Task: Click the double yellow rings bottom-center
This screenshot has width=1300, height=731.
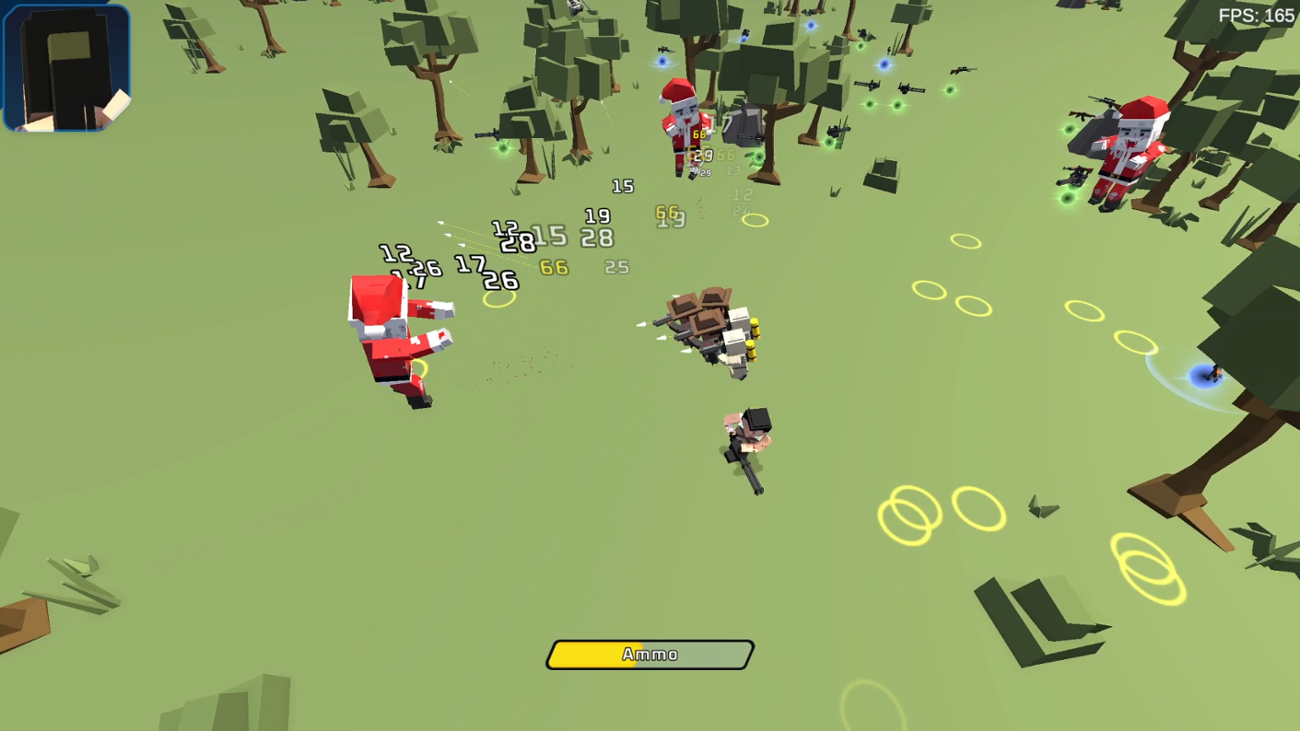Action: (x=908, y=513)
